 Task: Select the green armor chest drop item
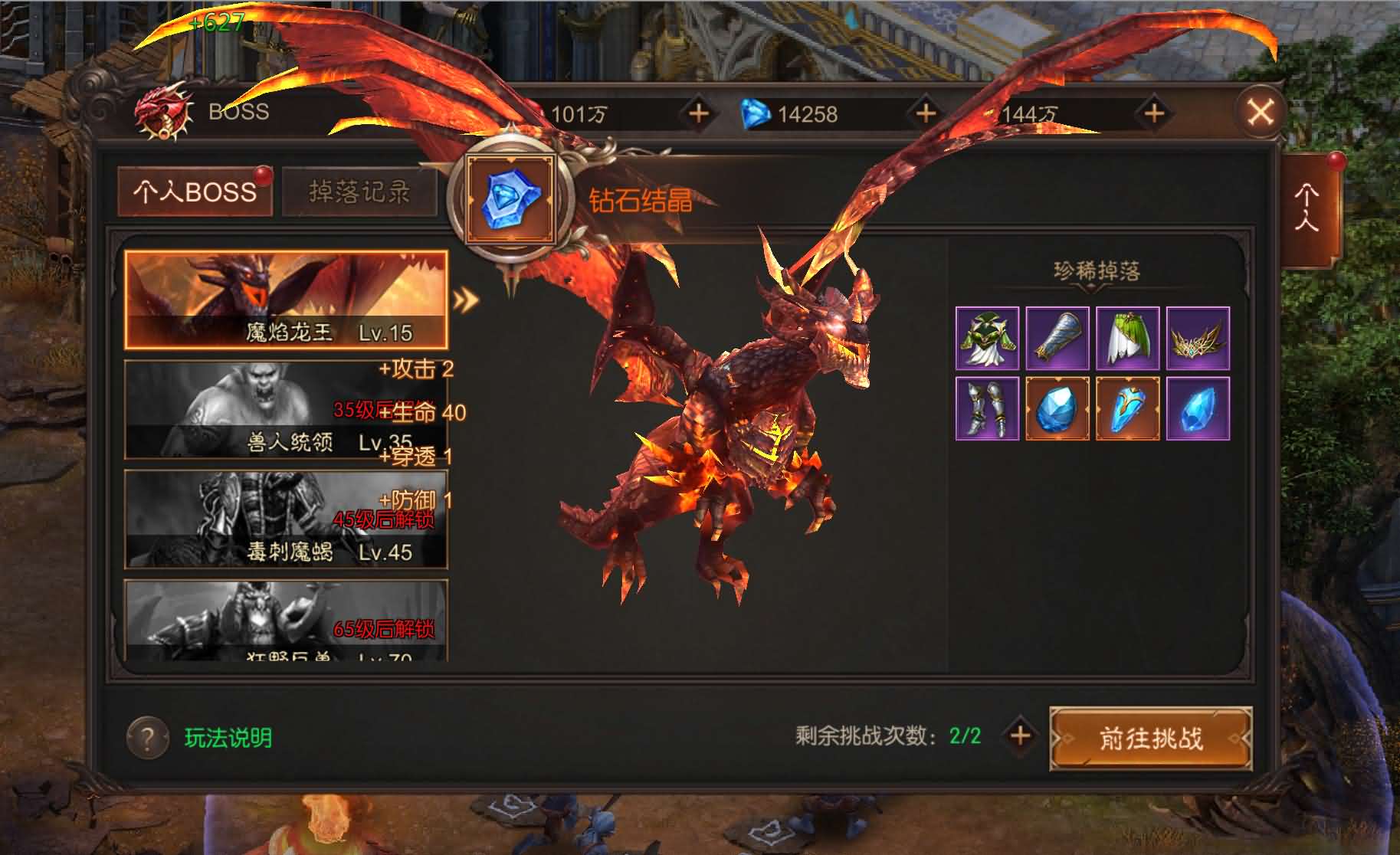[x=988, y=337]
